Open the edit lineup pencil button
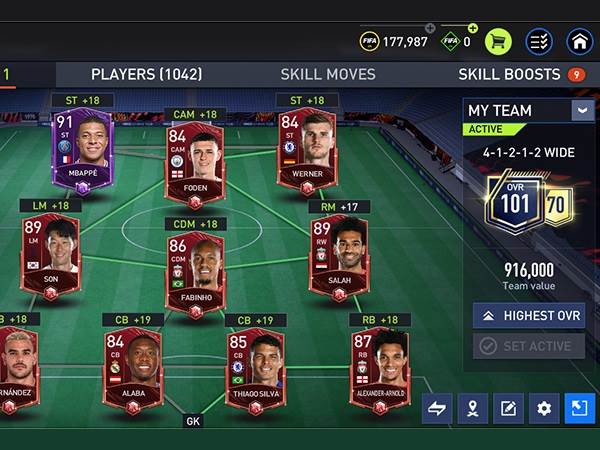The width and height of the screenshot is (600, 450). 508,407
